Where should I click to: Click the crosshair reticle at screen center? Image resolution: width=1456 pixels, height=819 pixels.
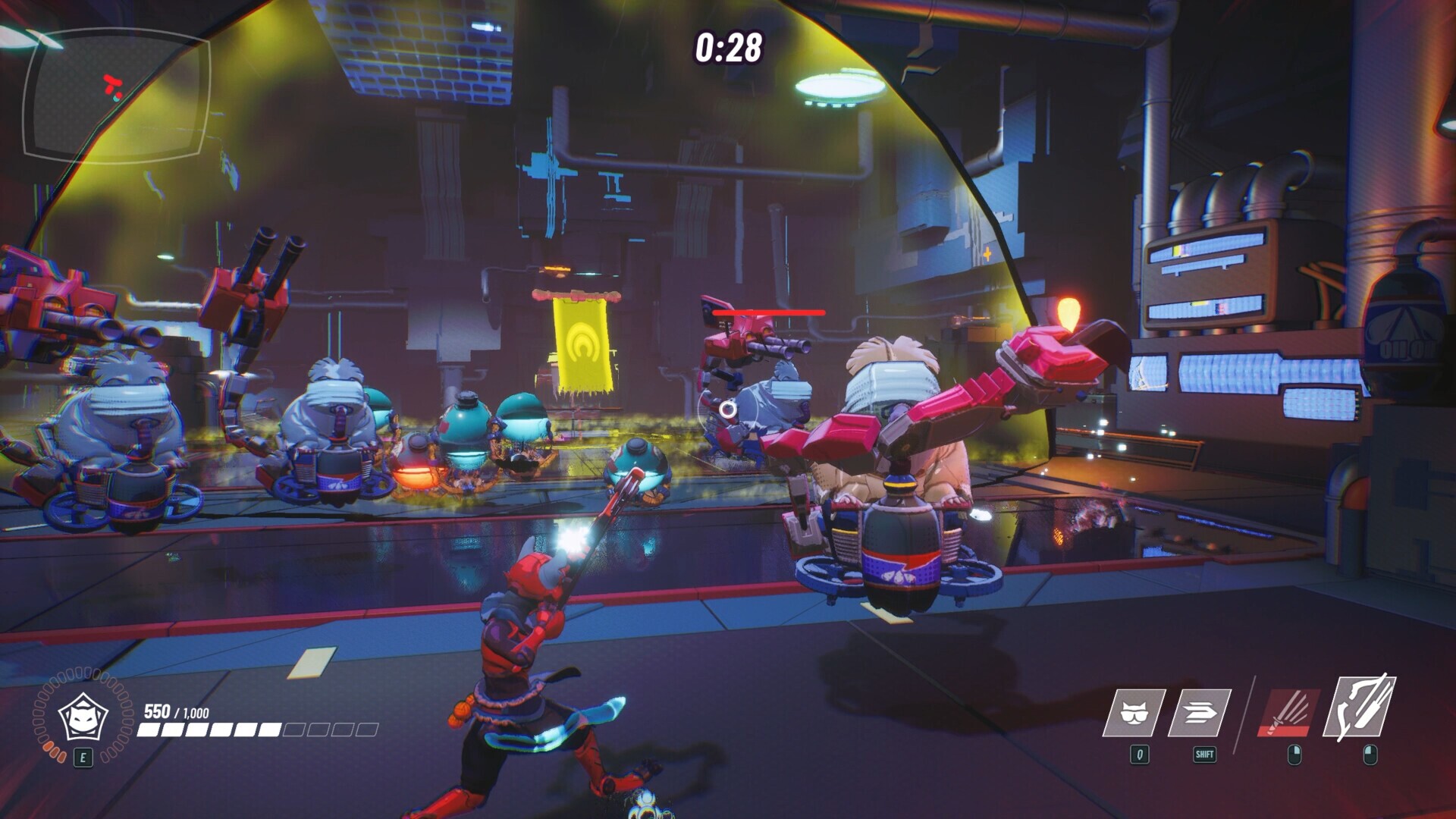(x=730, y=410)
